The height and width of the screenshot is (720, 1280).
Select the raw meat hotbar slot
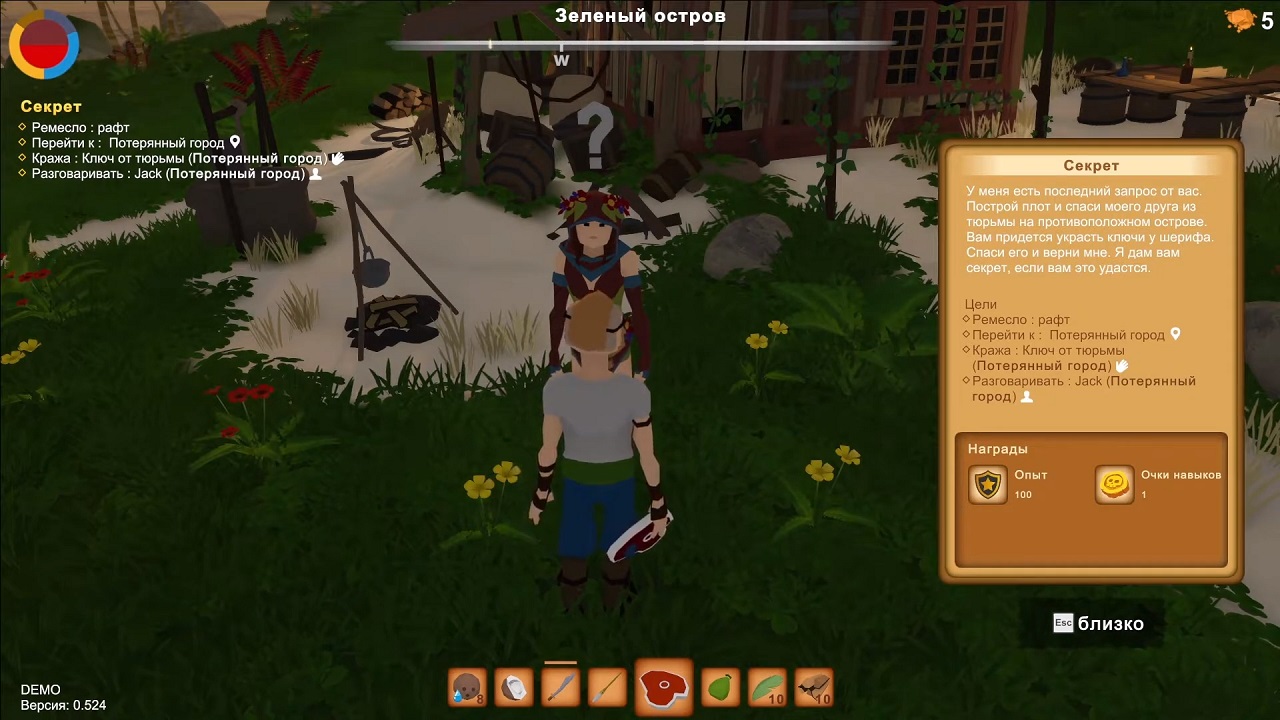[663, 687]
